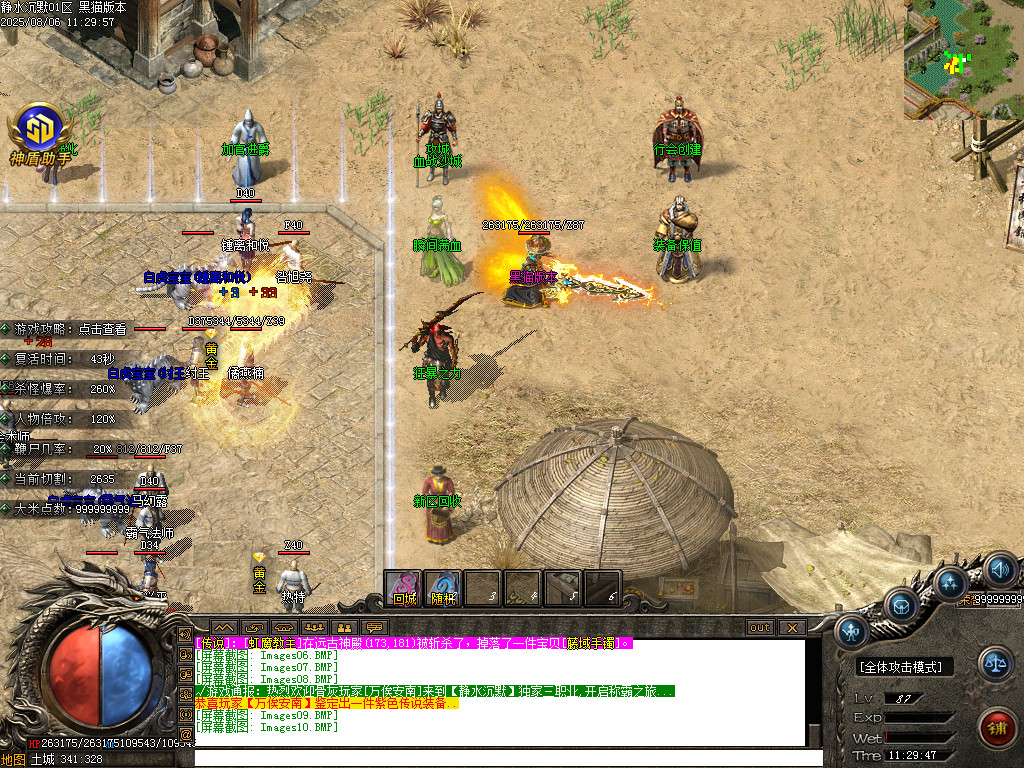Open the minimap
This screenshot has height=768, width=1024.
(963, 60)
